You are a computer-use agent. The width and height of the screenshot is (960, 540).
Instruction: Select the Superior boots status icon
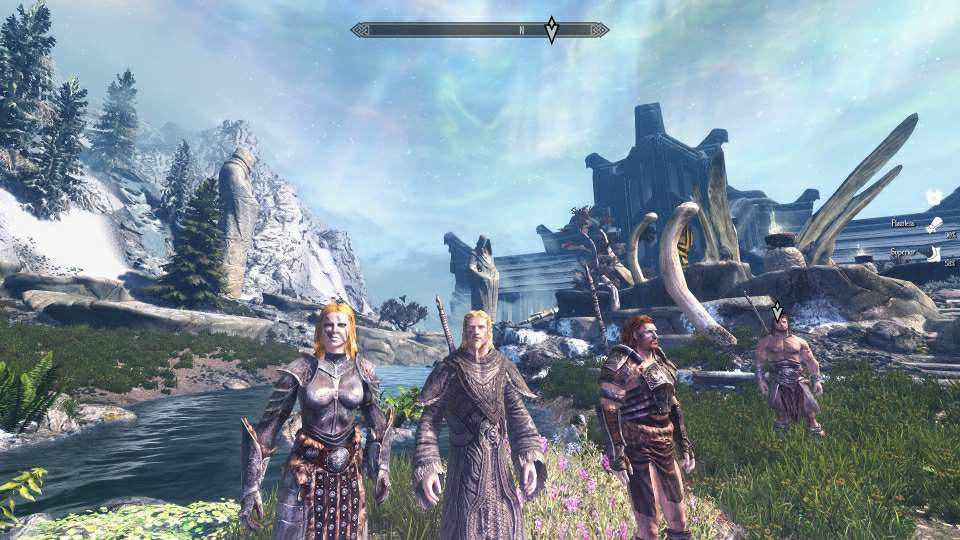coord(934,254)
